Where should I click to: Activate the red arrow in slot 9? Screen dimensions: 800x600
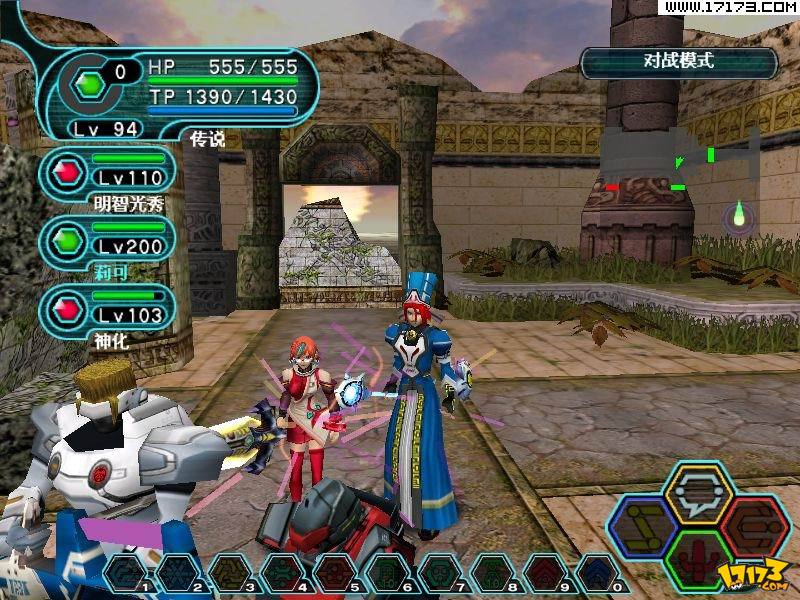pyautogui.click(x=543, y=574)
